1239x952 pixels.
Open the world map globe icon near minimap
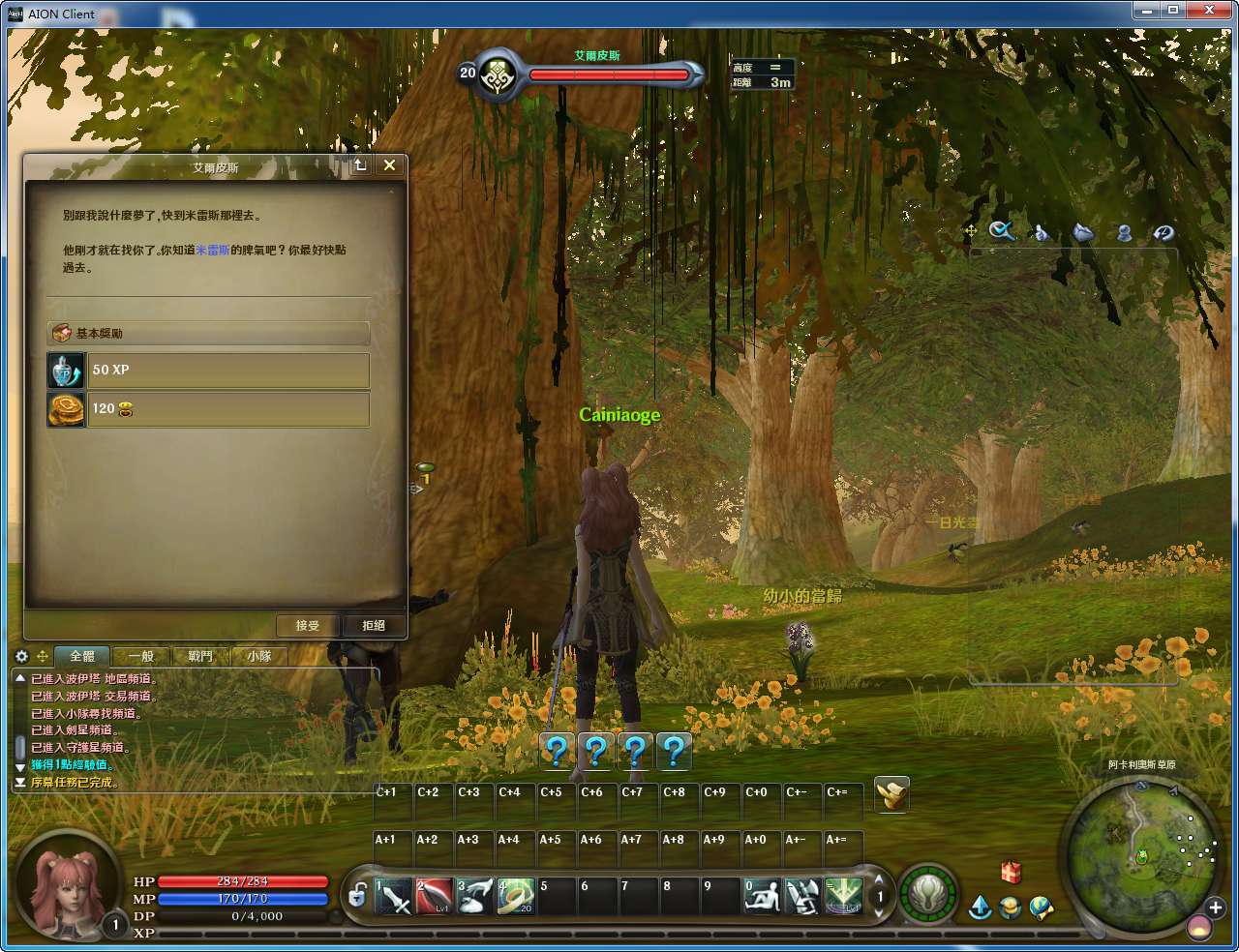coord(1041,908)
